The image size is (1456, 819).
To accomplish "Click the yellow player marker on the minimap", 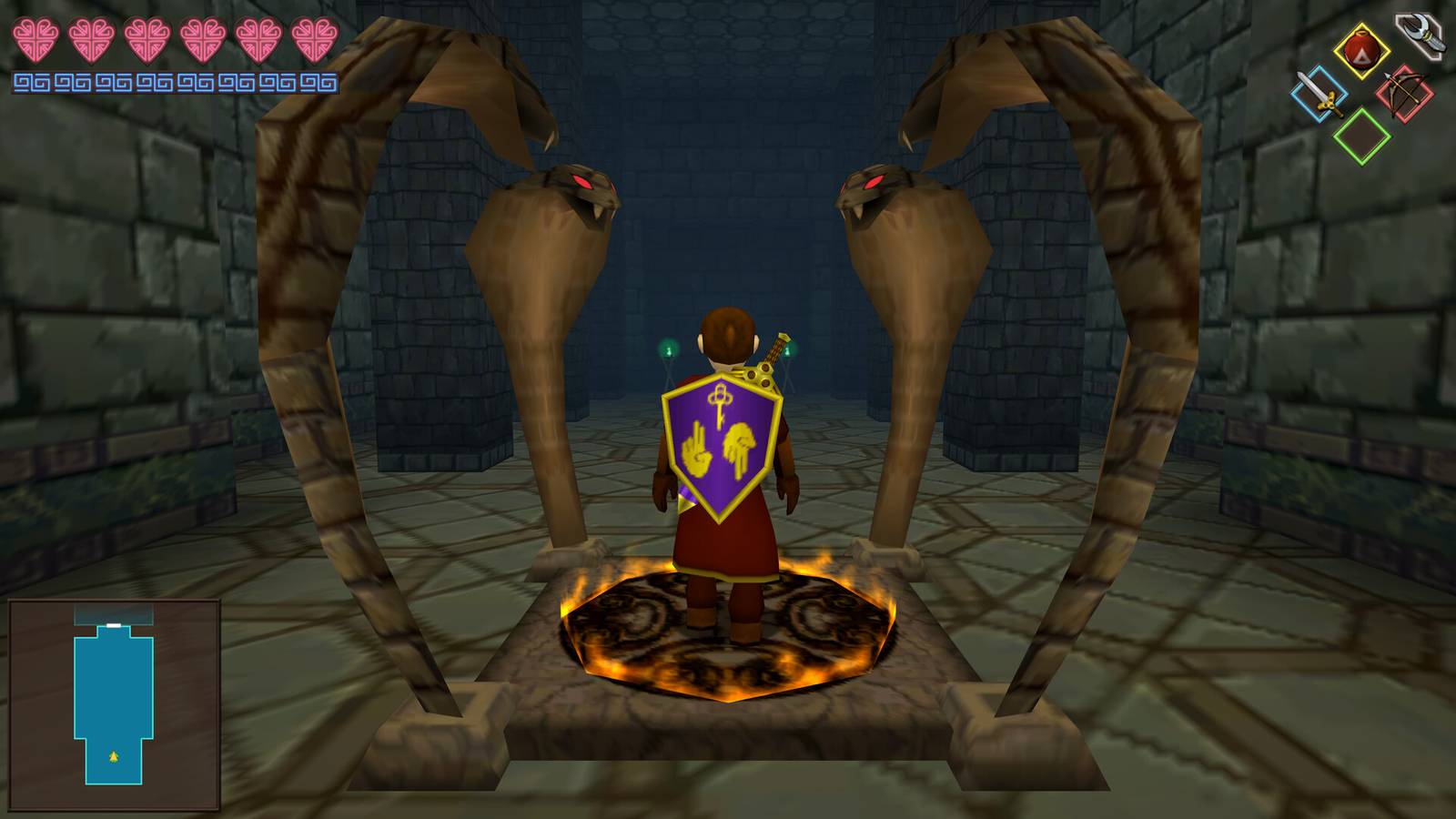I will (112, 756).
